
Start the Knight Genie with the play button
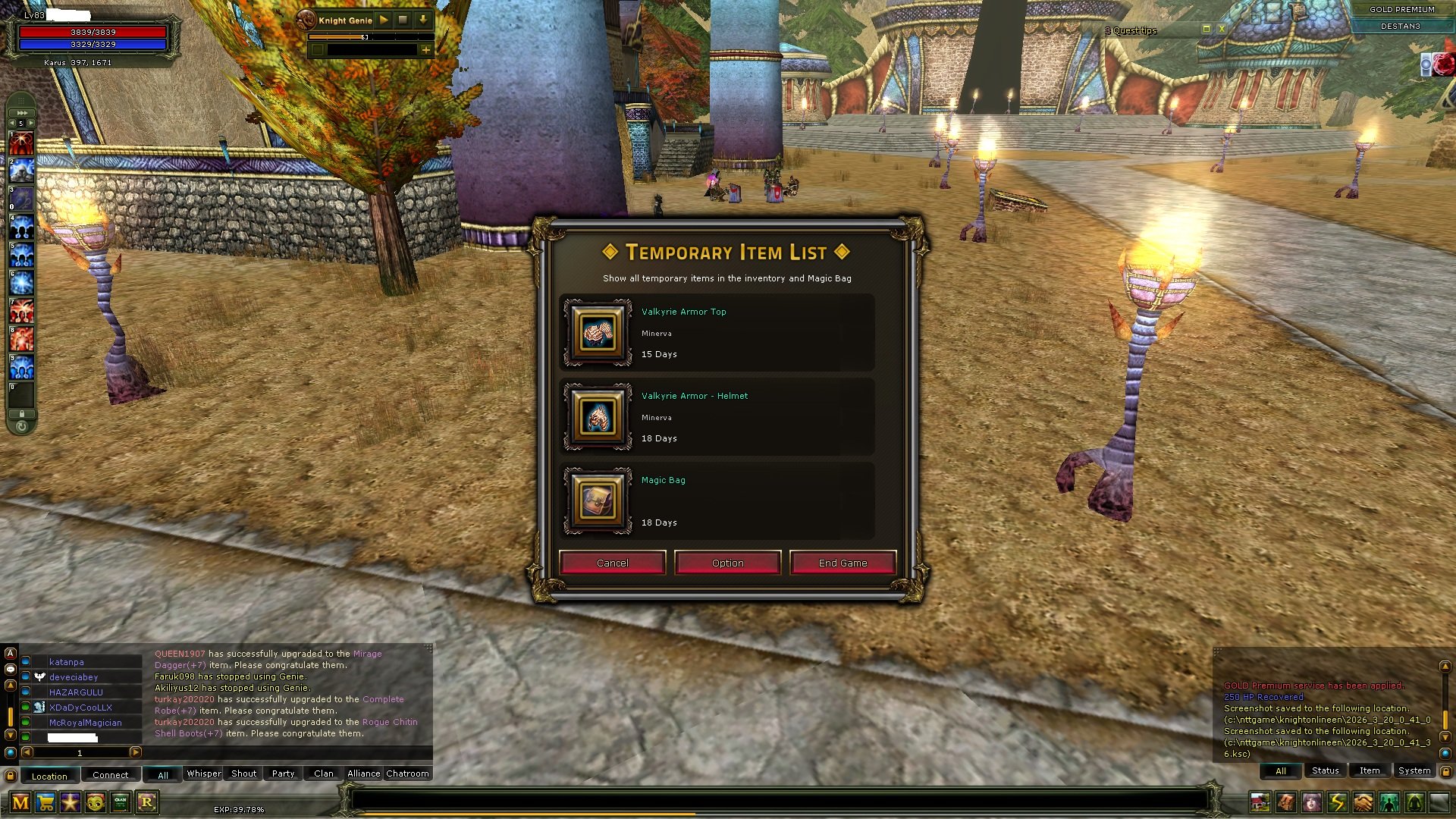coord(384,20)
